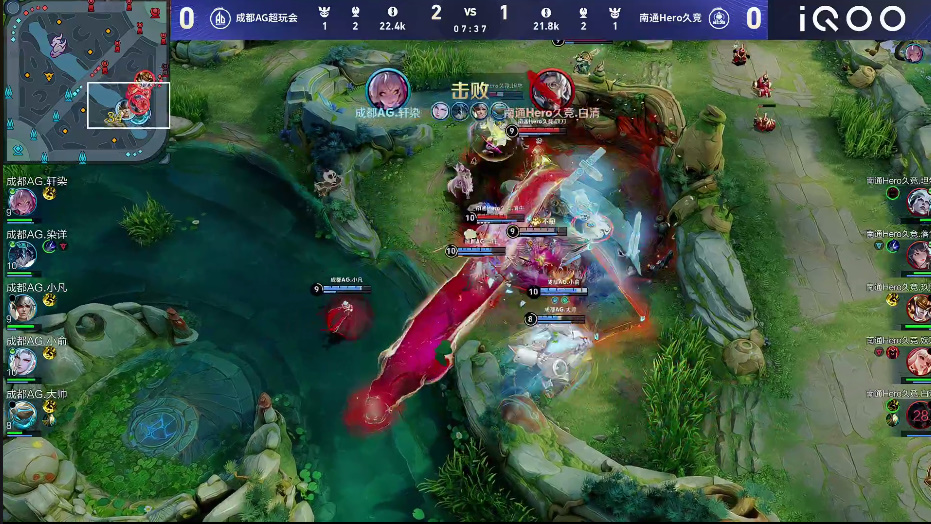This screenshot has height=524, width=931.
Task: Click the minimap in the corner
Action: (x=86, y=82)
